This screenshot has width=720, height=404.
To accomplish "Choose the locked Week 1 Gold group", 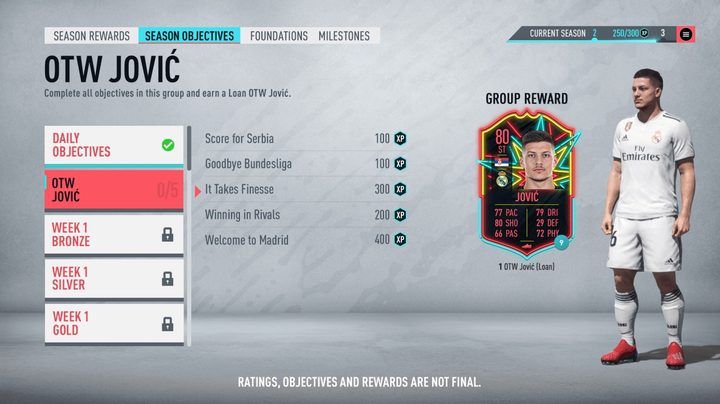I will pyautogui.click(x=114, y=323).
